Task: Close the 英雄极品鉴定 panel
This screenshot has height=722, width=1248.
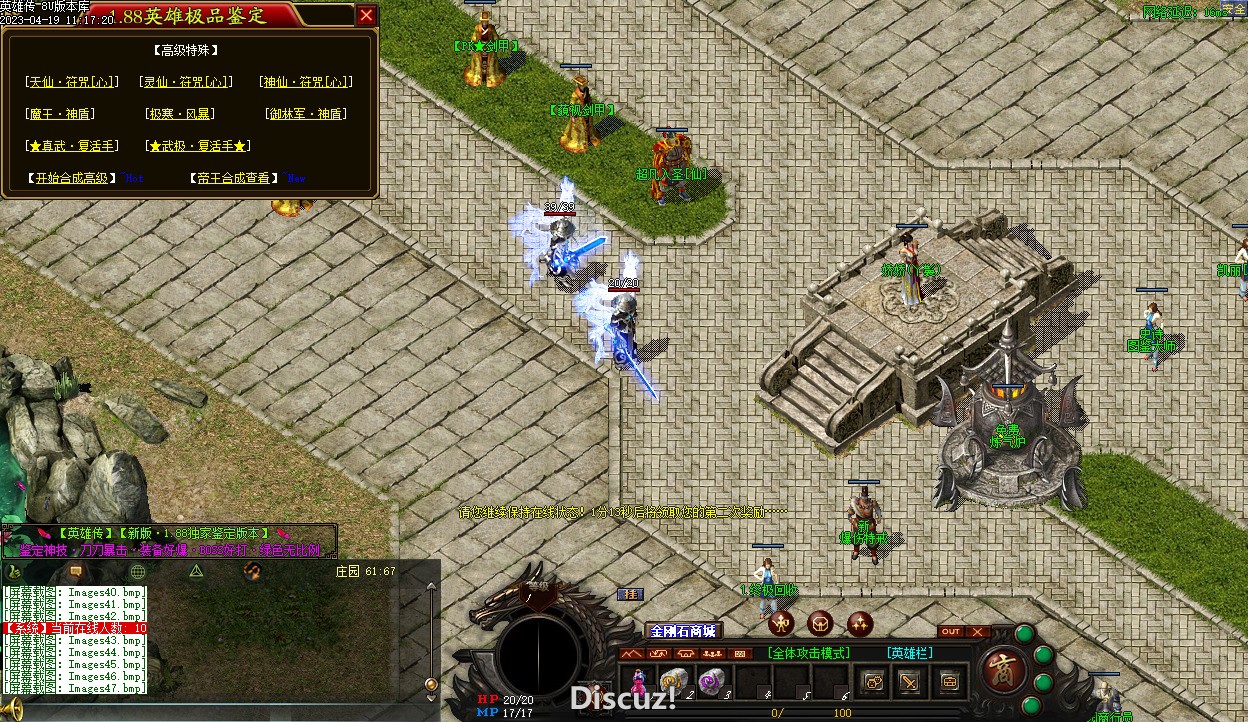Action: point(367,15)
